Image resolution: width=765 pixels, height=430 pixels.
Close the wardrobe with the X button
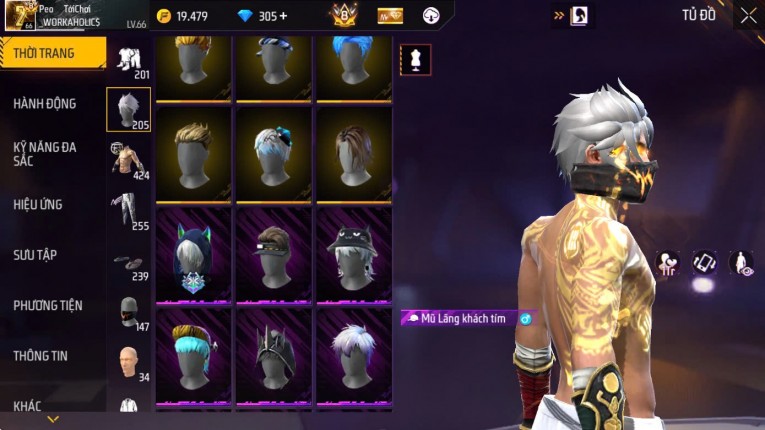tap(748, 16)
